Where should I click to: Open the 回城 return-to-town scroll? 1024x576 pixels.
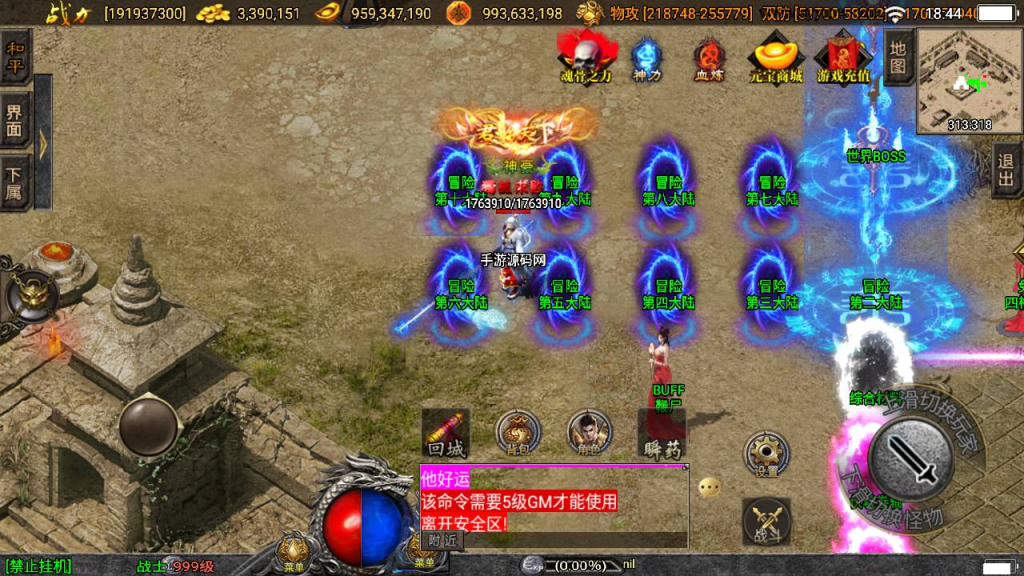[445, 432]
